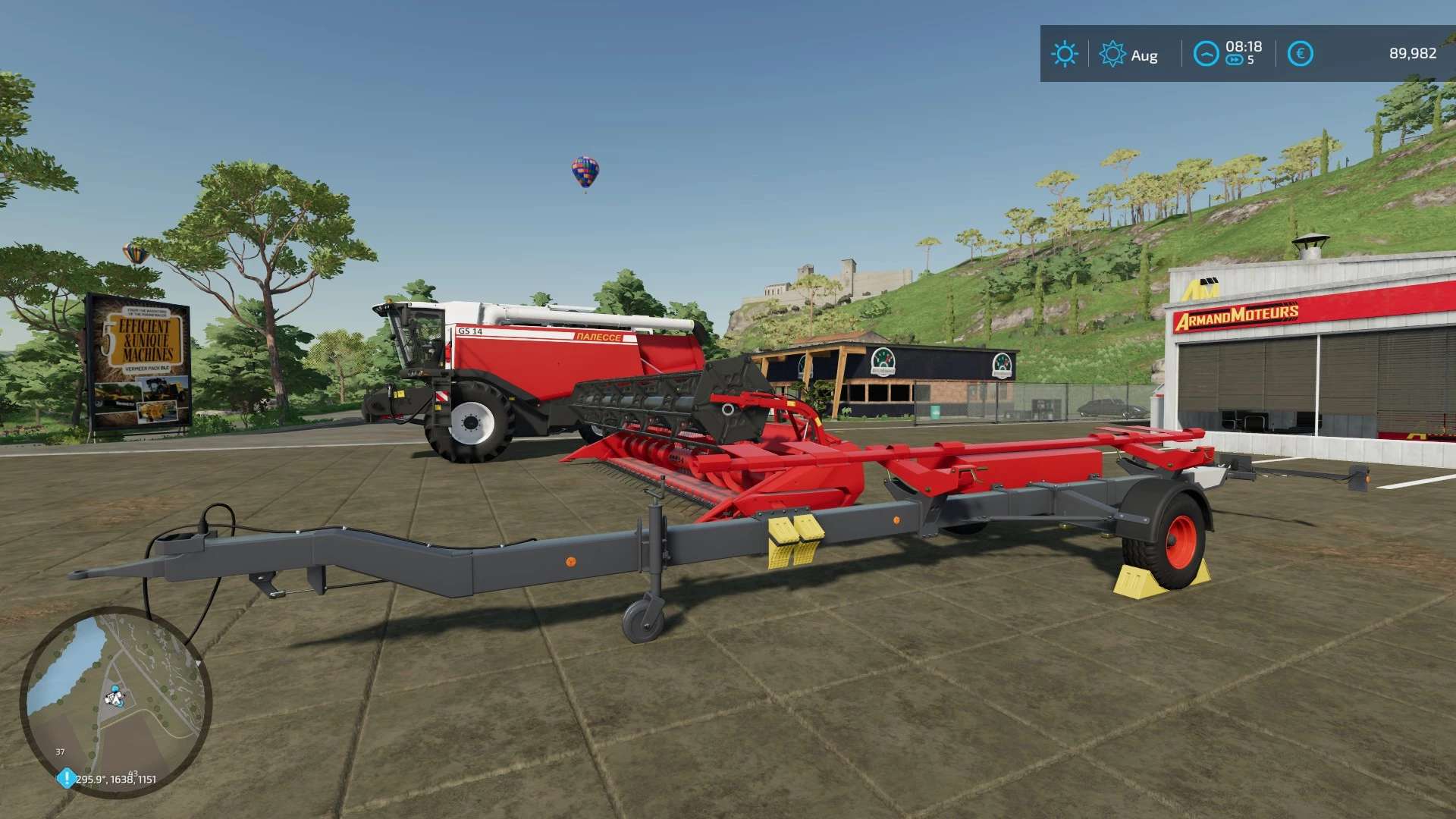Image resolution: width=1456 pixels, height=819 pixels.
Task: Select the player marker on the minimap
Action: [x=115, y=696]
